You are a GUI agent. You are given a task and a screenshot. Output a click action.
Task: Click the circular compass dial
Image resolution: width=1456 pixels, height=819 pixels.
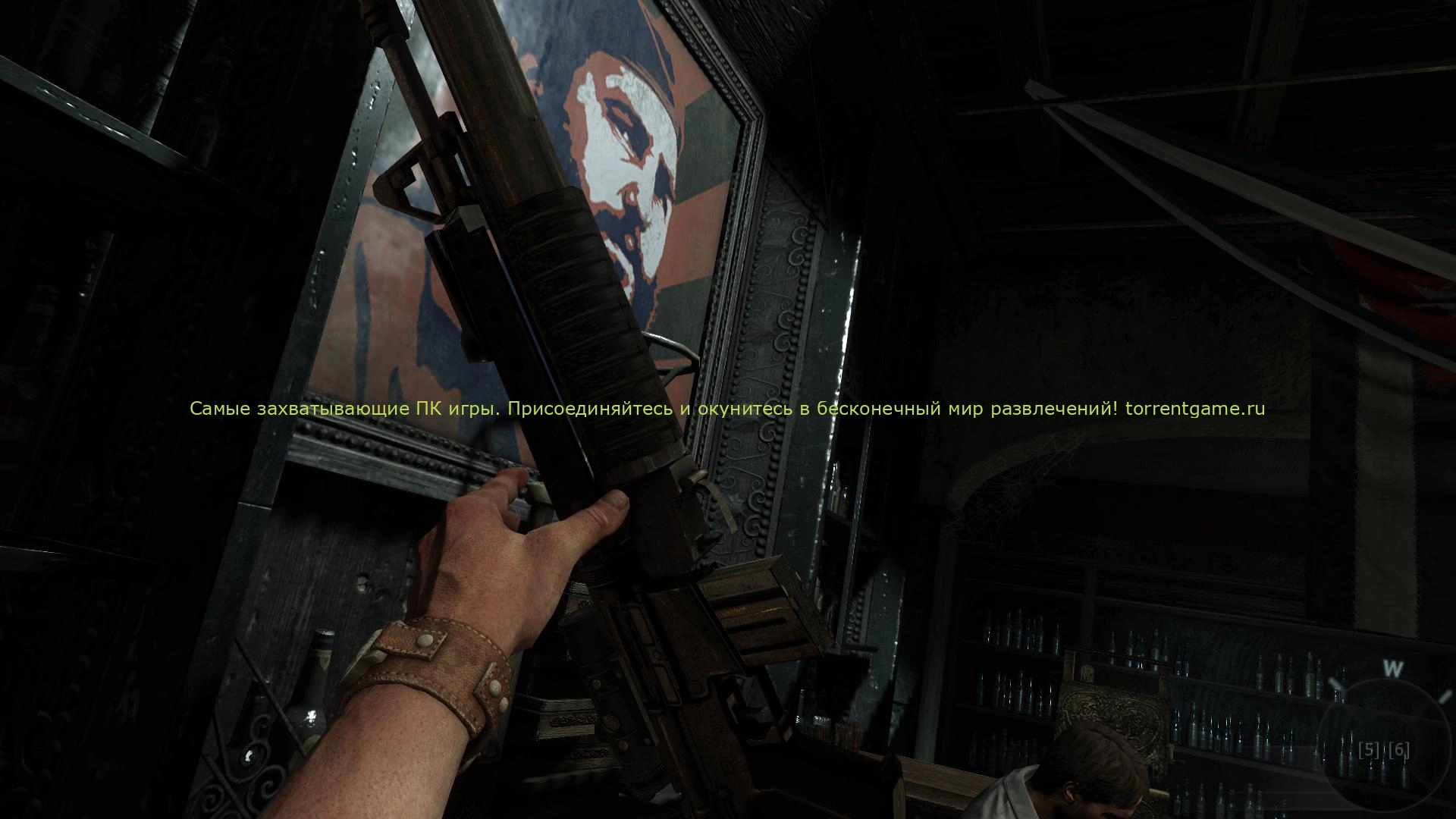(x=1386, y=745)
